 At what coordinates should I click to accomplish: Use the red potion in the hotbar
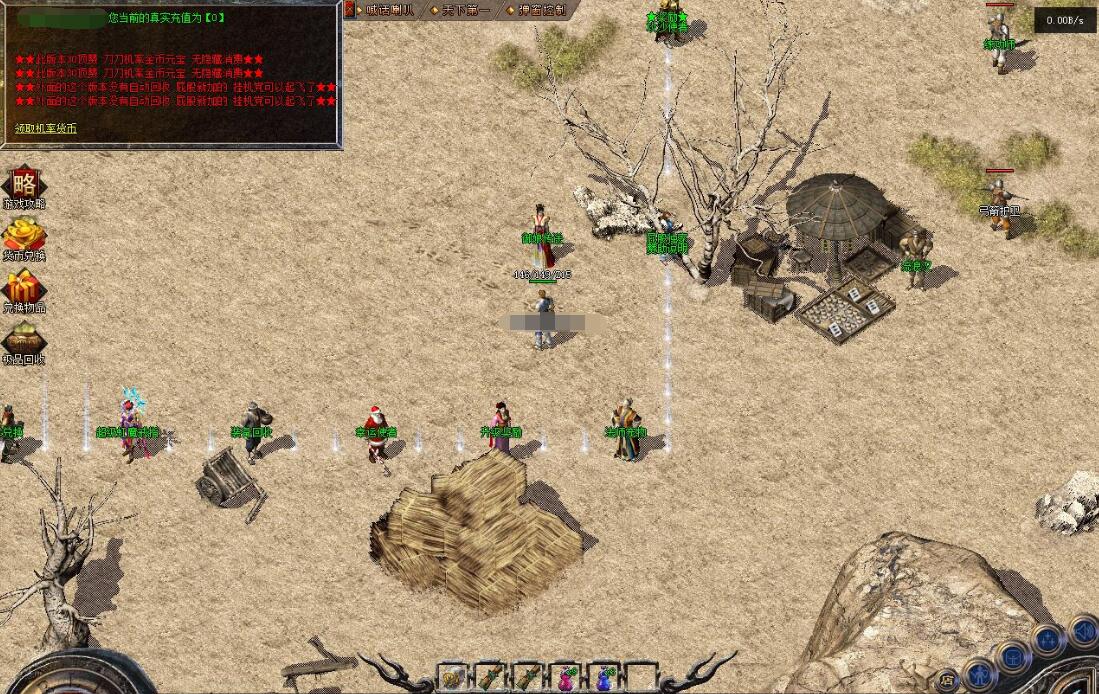coord(566,678)
